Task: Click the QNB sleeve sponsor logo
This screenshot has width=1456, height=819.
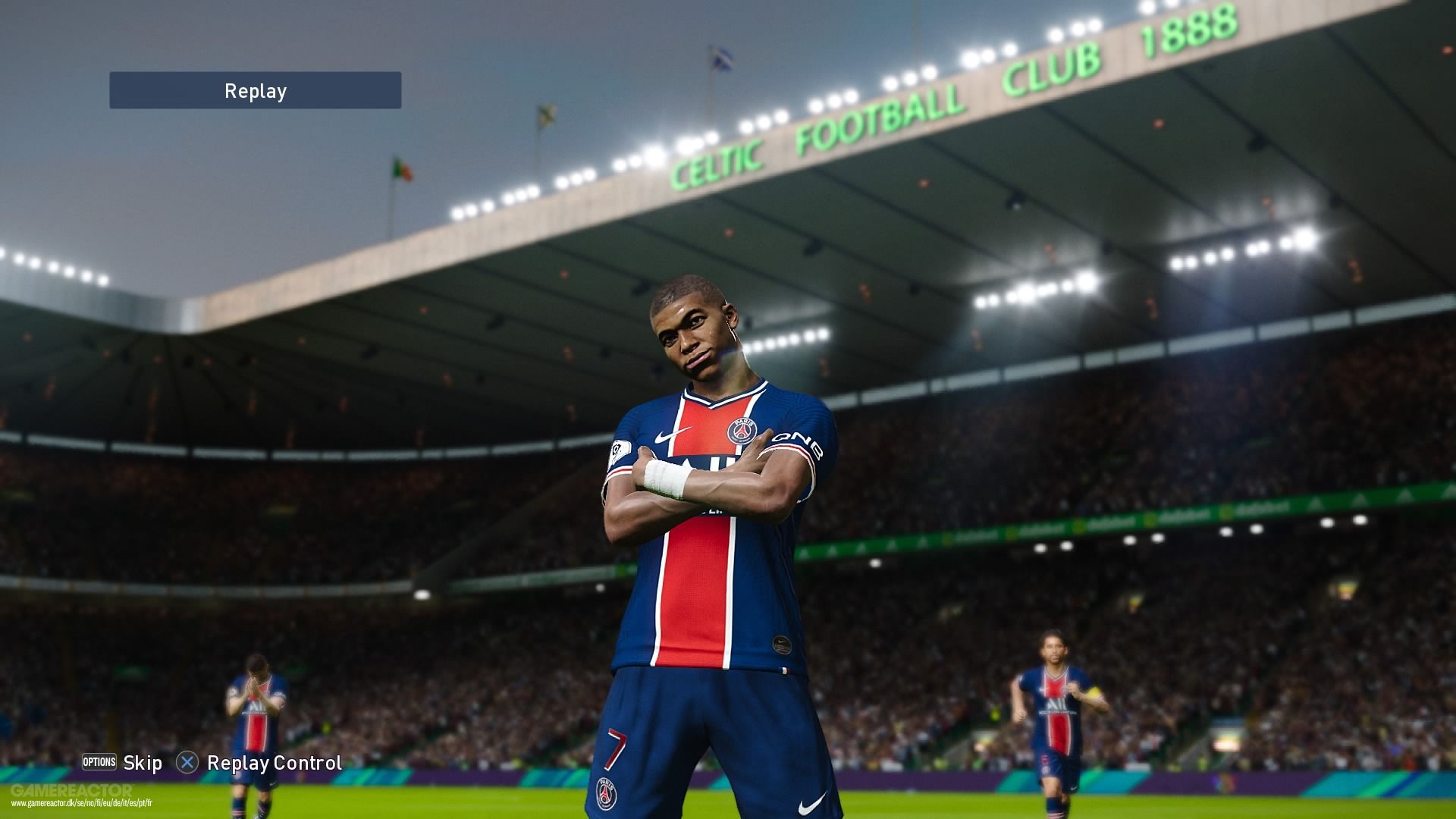Action: tap(796, 443)
